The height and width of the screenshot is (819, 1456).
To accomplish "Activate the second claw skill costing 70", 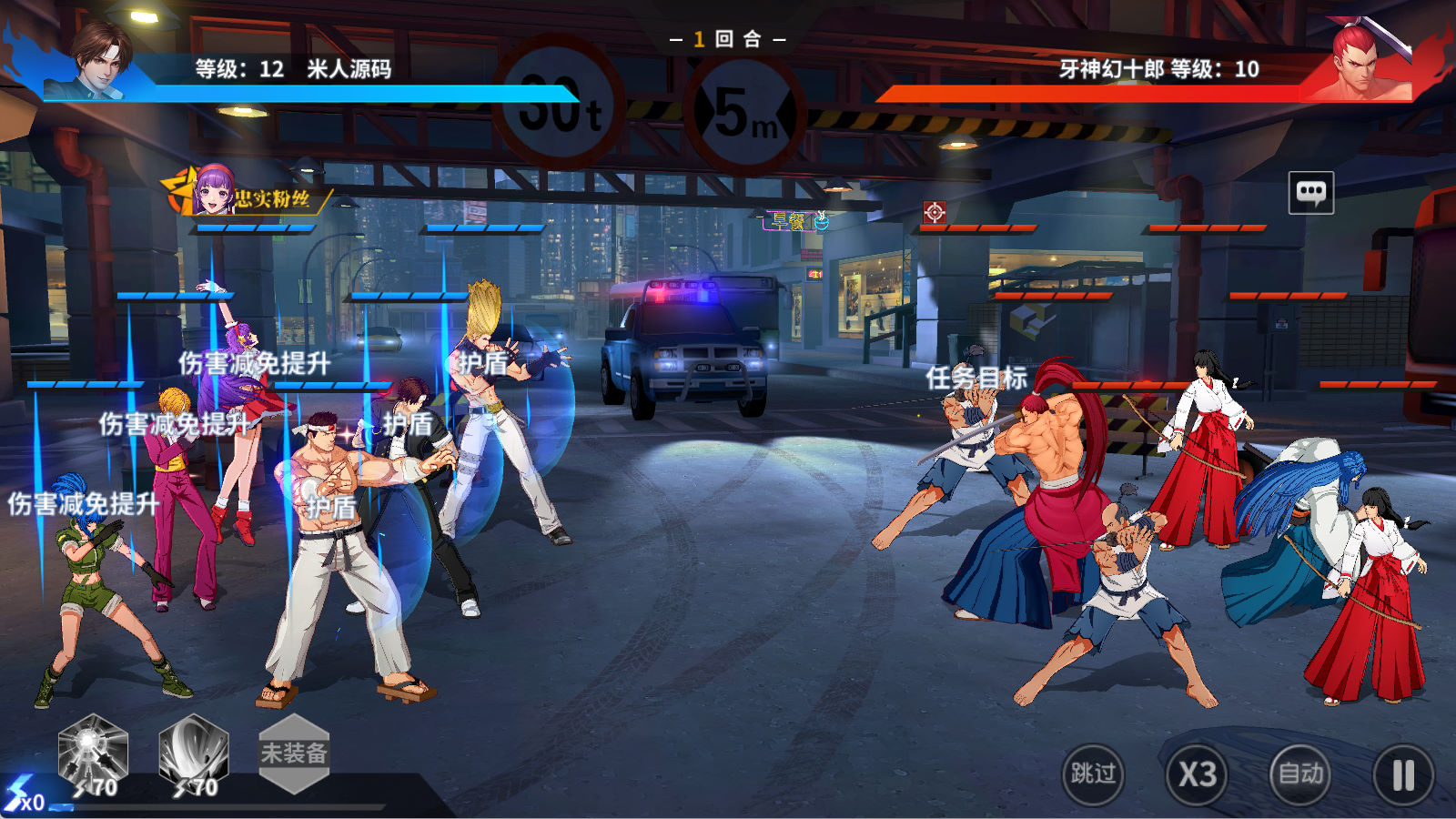I will tap(193, 753).
